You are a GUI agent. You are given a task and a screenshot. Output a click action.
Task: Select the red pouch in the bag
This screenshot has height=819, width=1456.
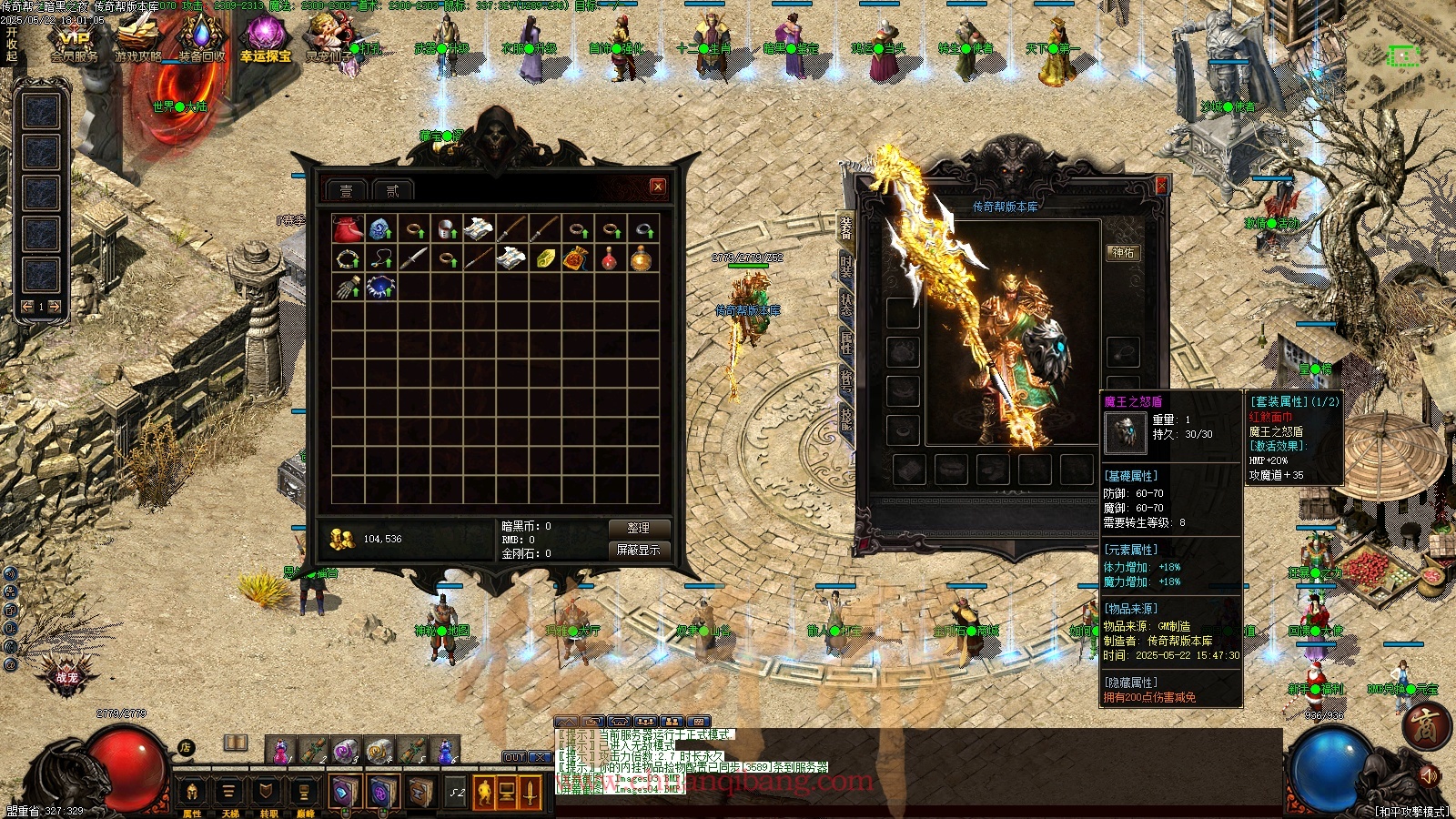coord(347,228)
